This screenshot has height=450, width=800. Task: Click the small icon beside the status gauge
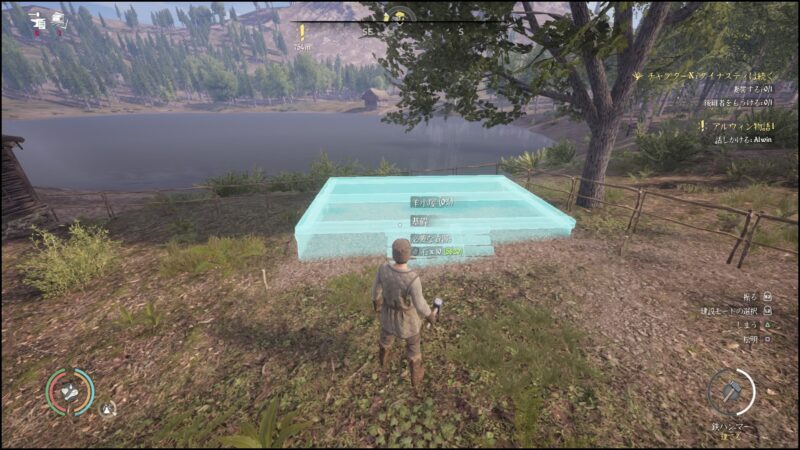(107, 408)
